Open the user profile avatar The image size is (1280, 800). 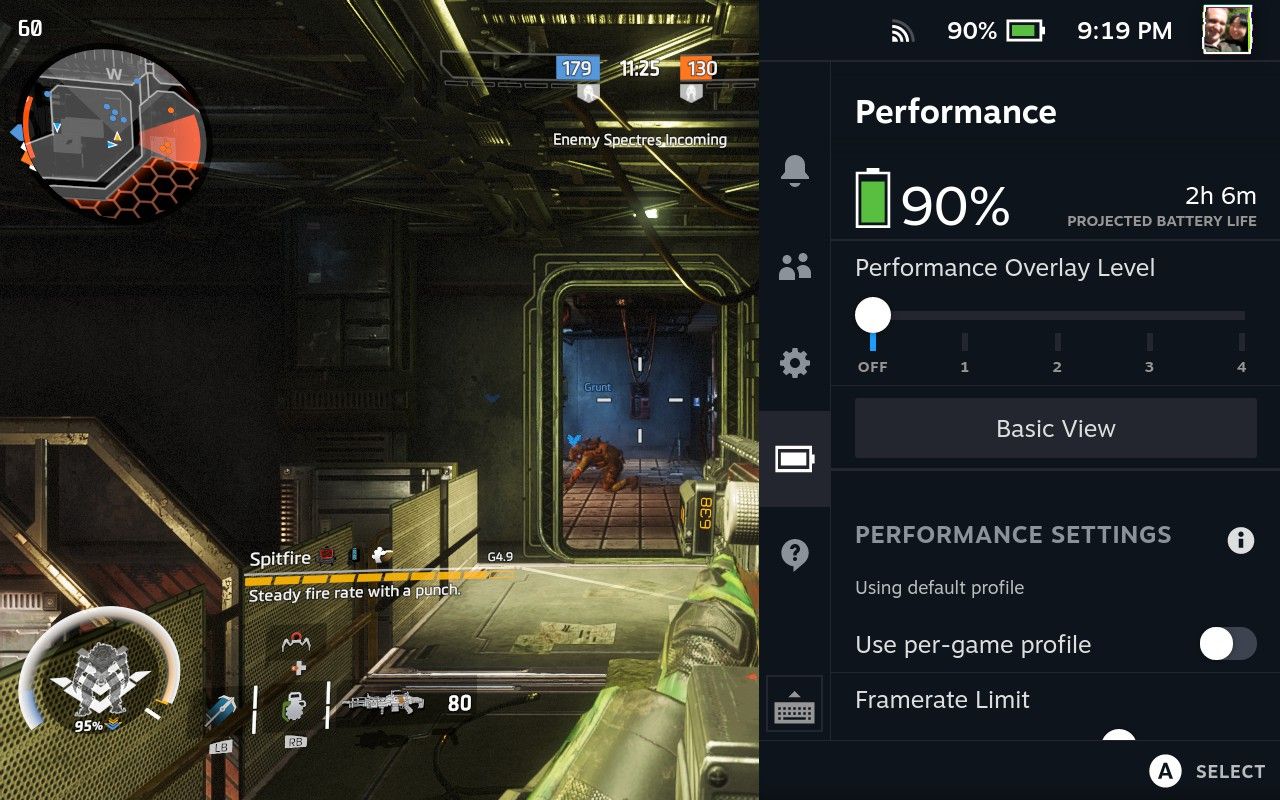tap(1227, 31)
